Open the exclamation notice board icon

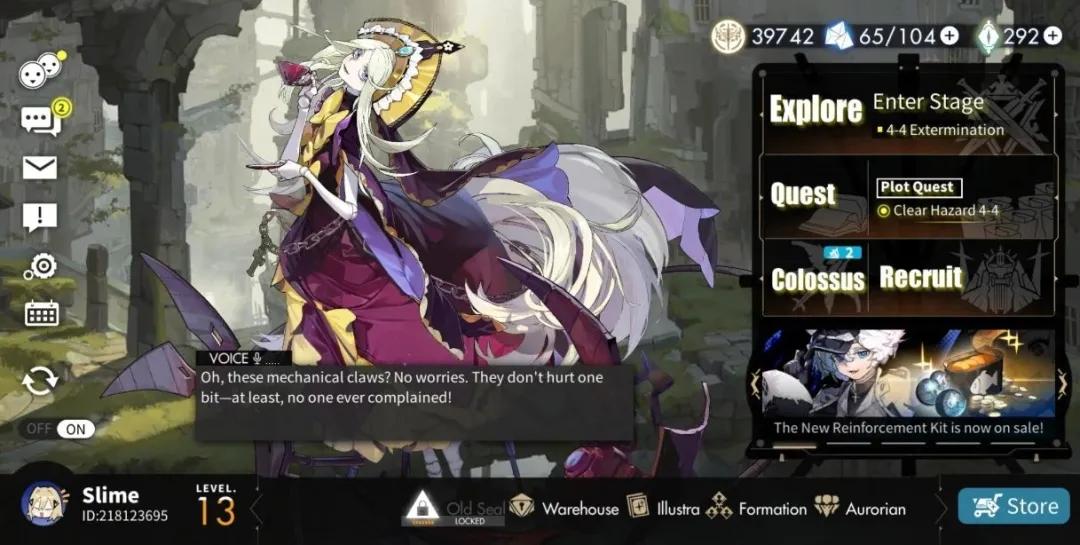[x=40, y=217]
